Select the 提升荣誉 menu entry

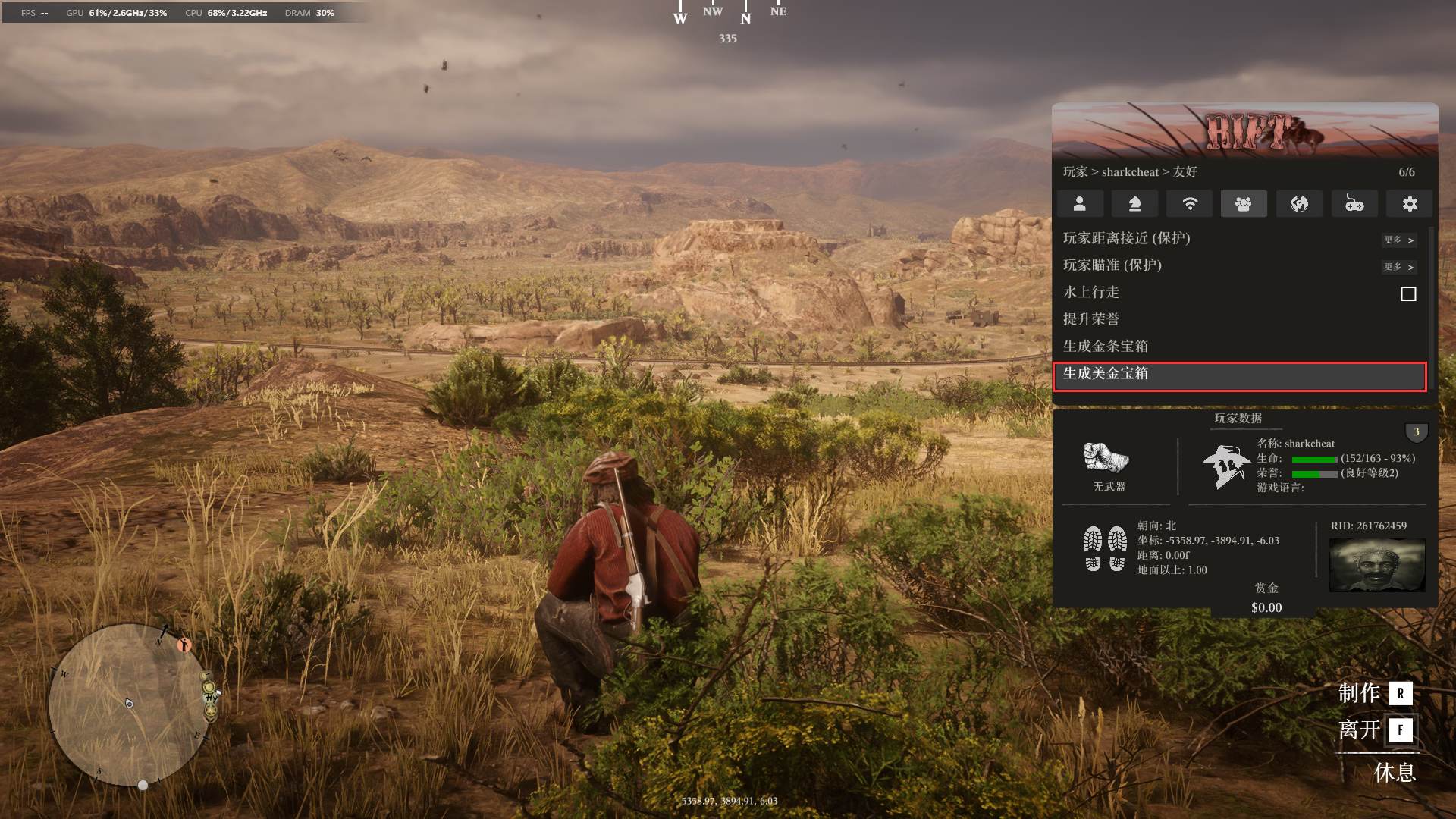coord(1091,319)
